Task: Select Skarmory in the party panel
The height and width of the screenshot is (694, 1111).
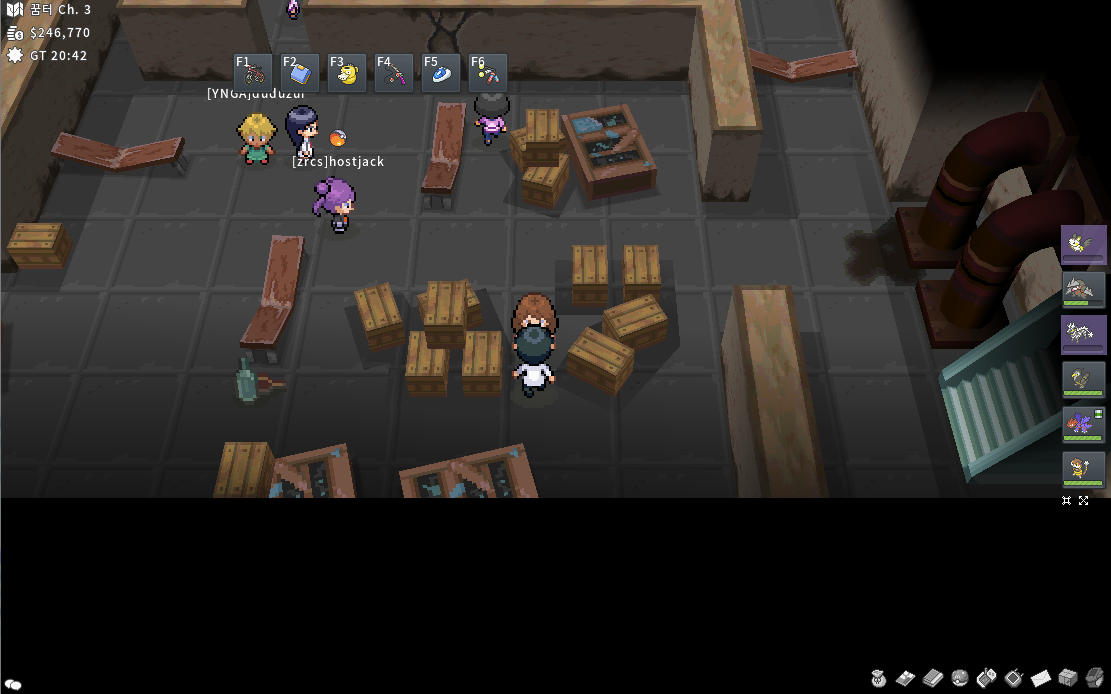Action: pyautogui.click(x=1083, y=290)
